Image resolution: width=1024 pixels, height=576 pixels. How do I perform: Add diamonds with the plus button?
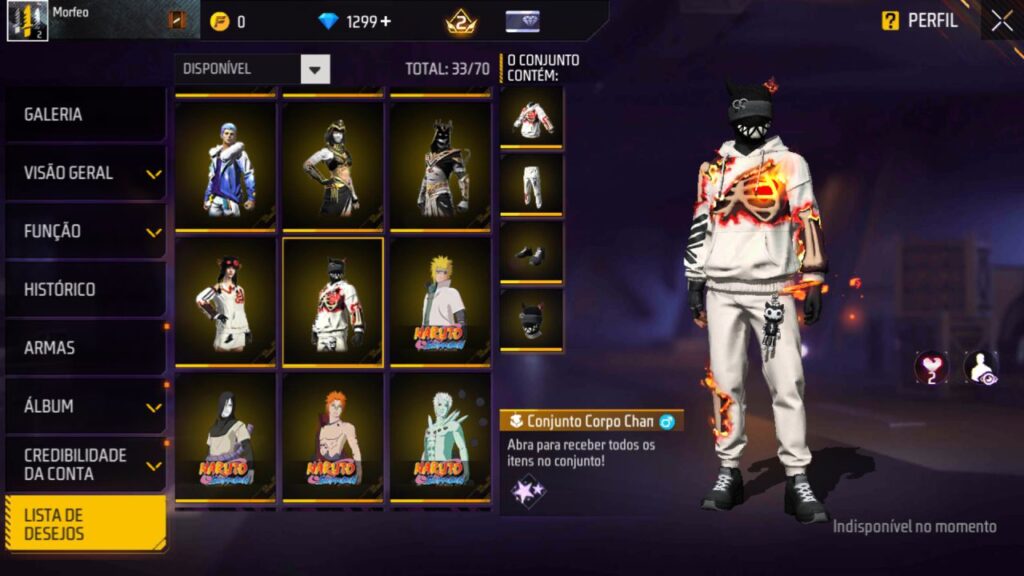(386, 21)
